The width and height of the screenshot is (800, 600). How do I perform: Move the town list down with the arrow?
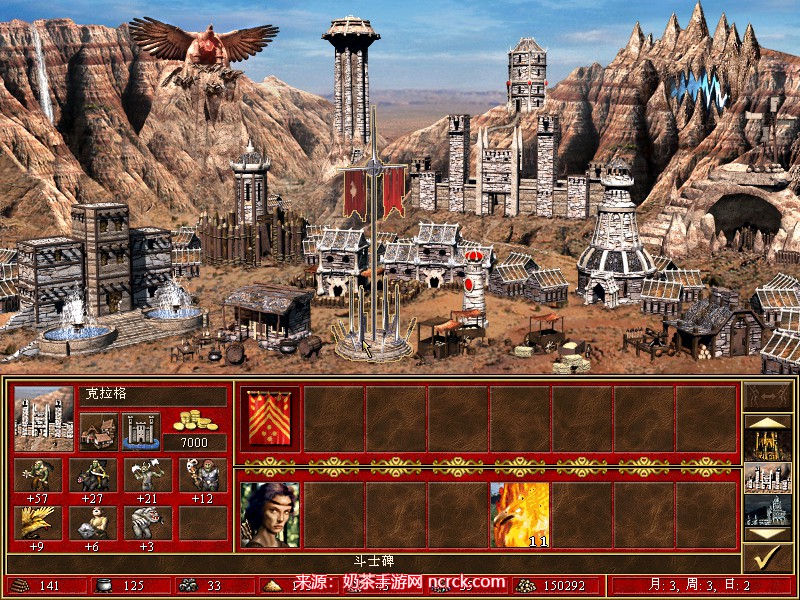coord(768,535)
